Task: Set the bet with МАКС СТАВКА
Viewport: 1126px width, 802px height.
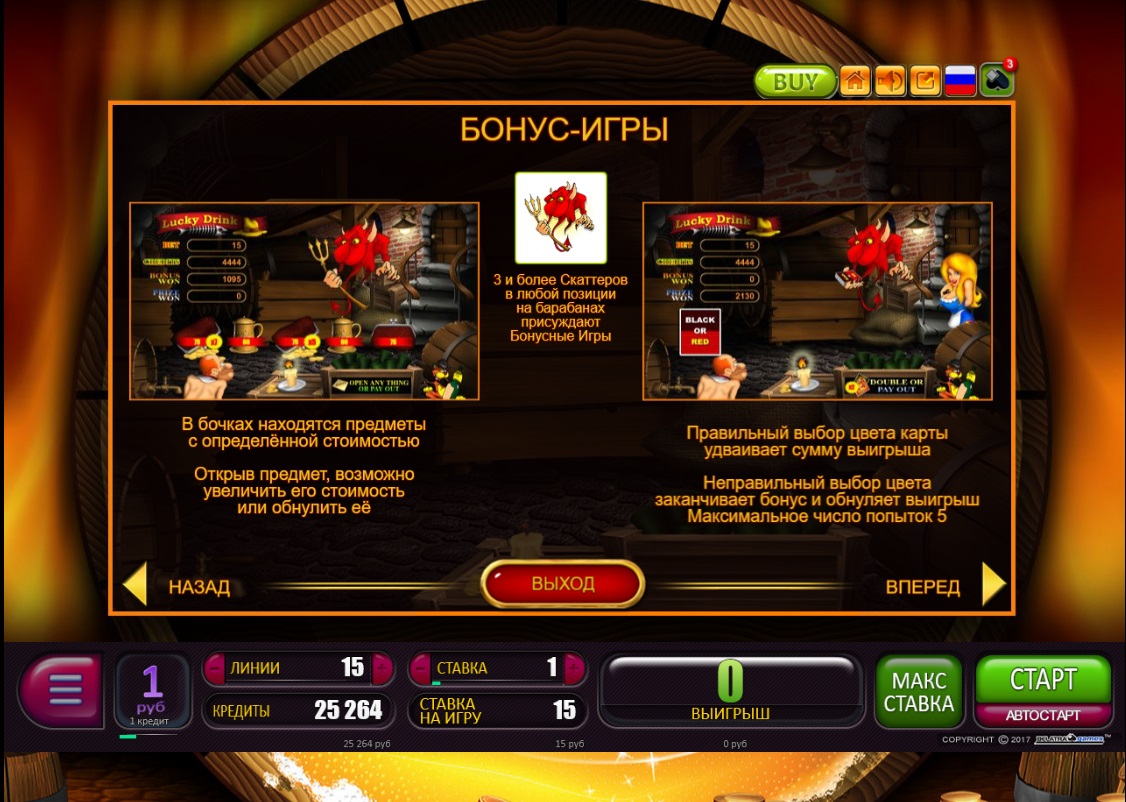Action: 918,691
